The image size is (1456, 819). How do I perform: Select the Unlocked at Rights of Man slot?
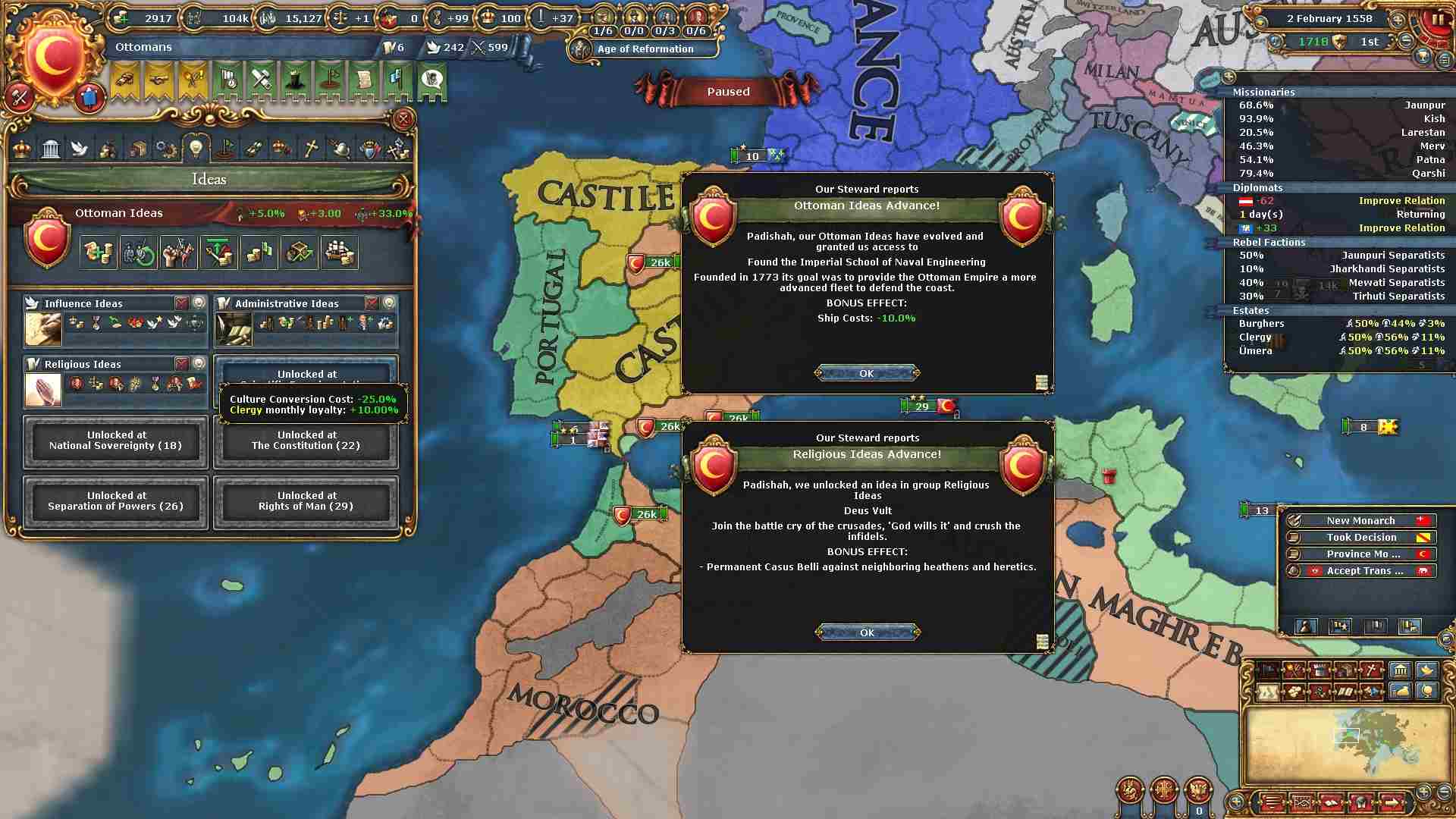(x=306, y=501)
